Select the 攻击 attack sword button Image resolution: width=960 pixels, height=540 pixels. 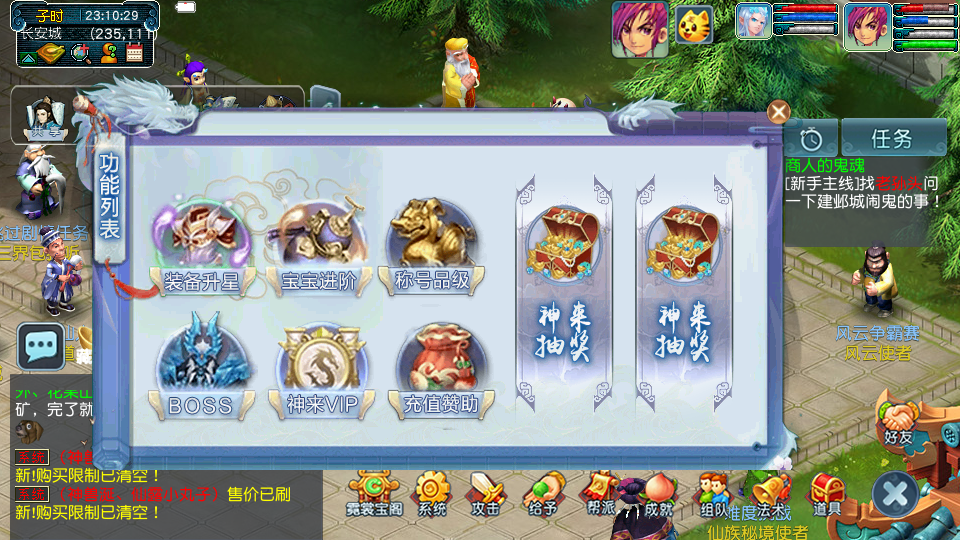click(x=486, y=494)
